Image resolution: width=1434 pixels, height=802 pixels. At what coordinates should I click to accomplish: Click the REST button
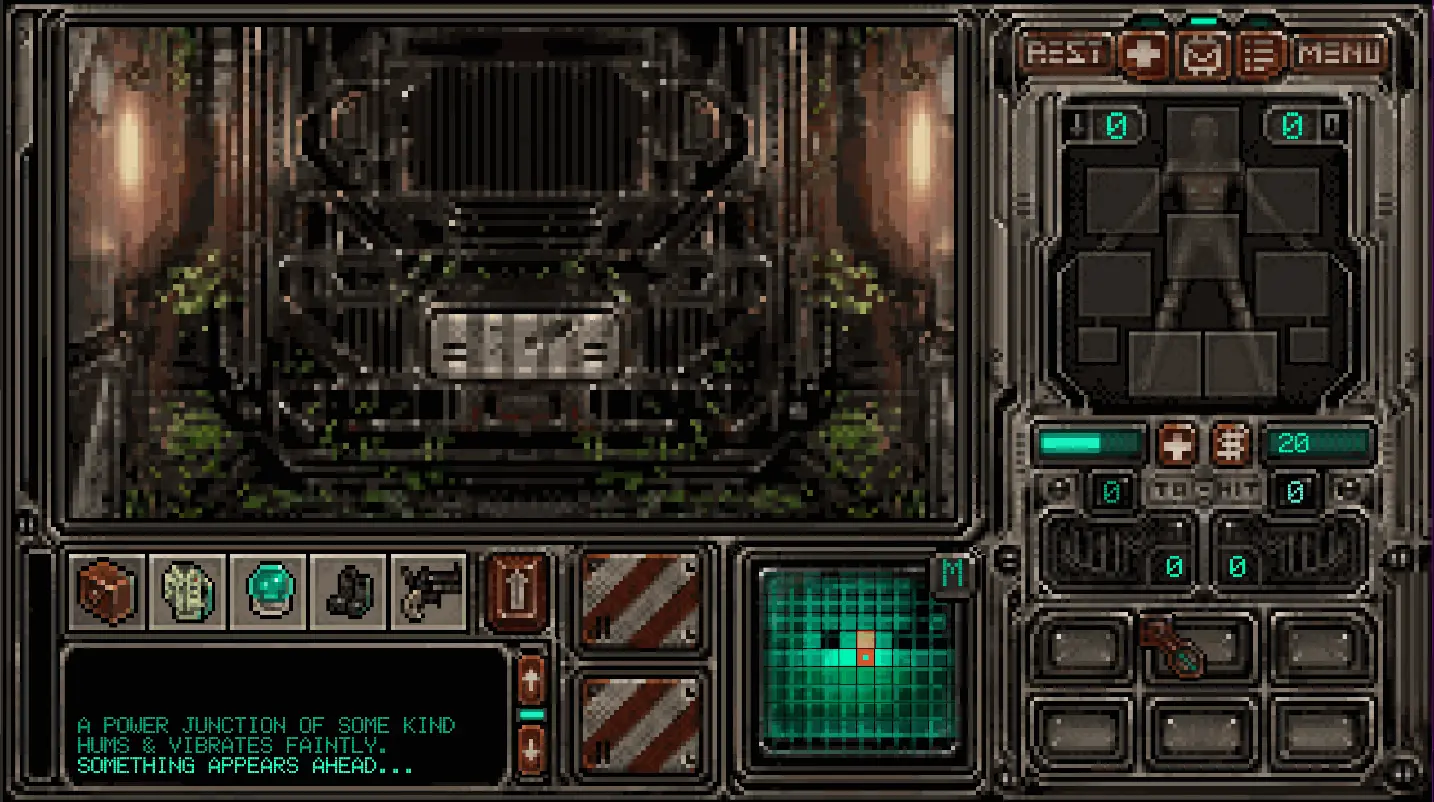pyautogui.click(x=1066, y=53)
